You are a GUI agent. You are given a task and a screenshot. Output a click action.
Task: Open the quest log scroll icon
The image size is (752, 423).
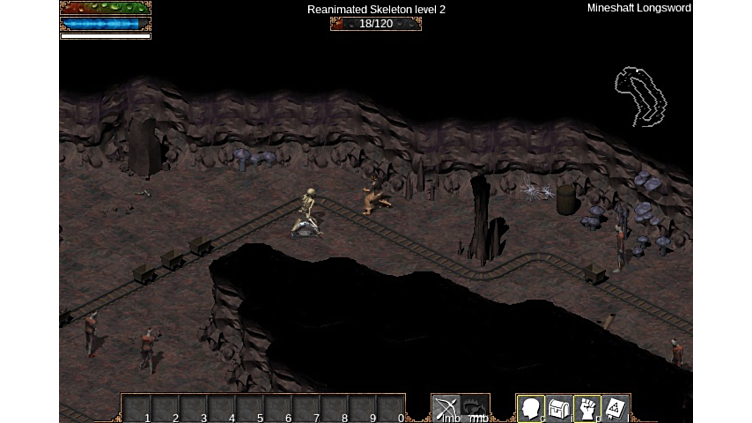pos(615,408)
